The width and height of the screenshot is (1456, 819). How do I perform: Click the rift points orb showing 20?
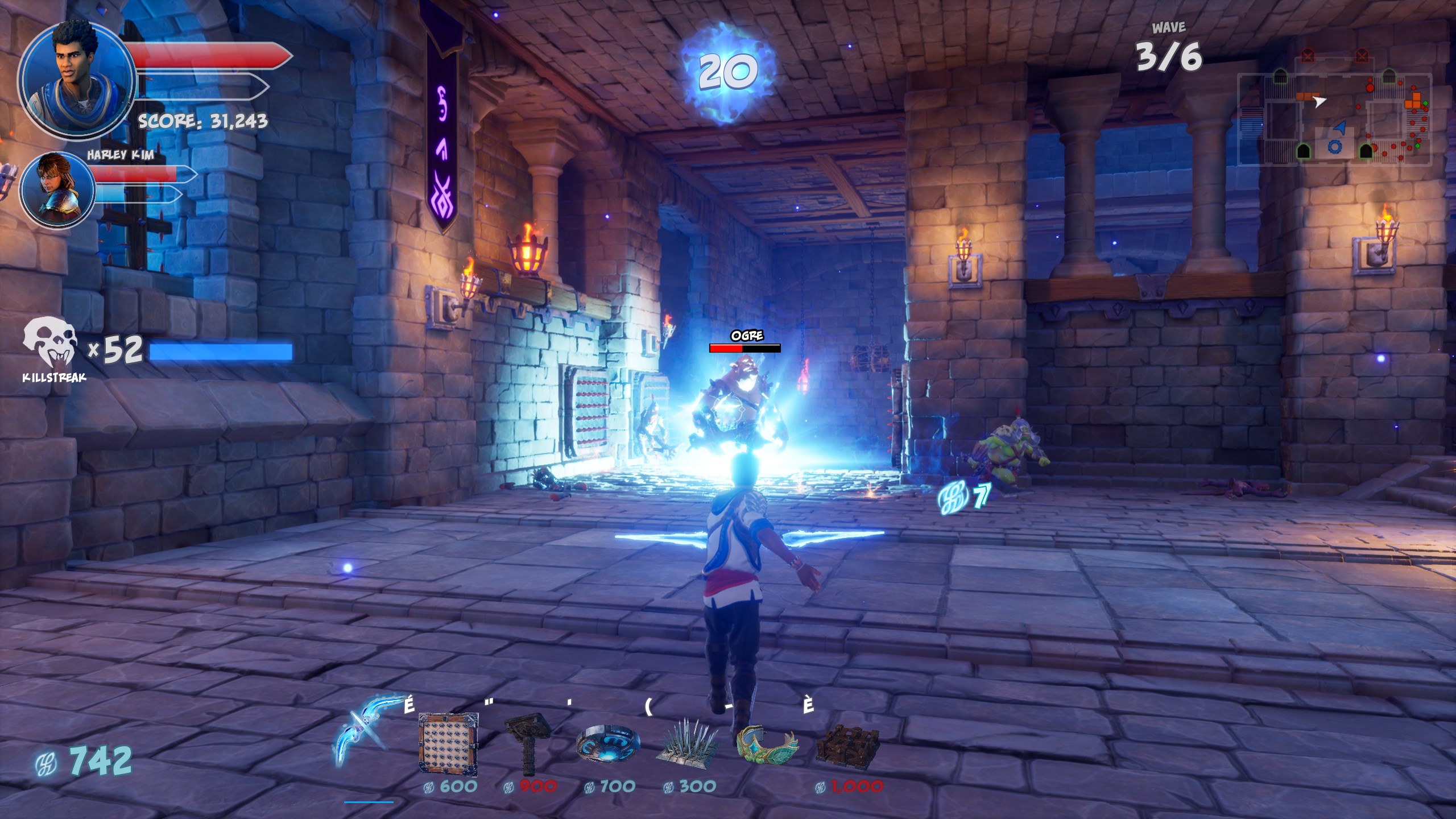729,72
